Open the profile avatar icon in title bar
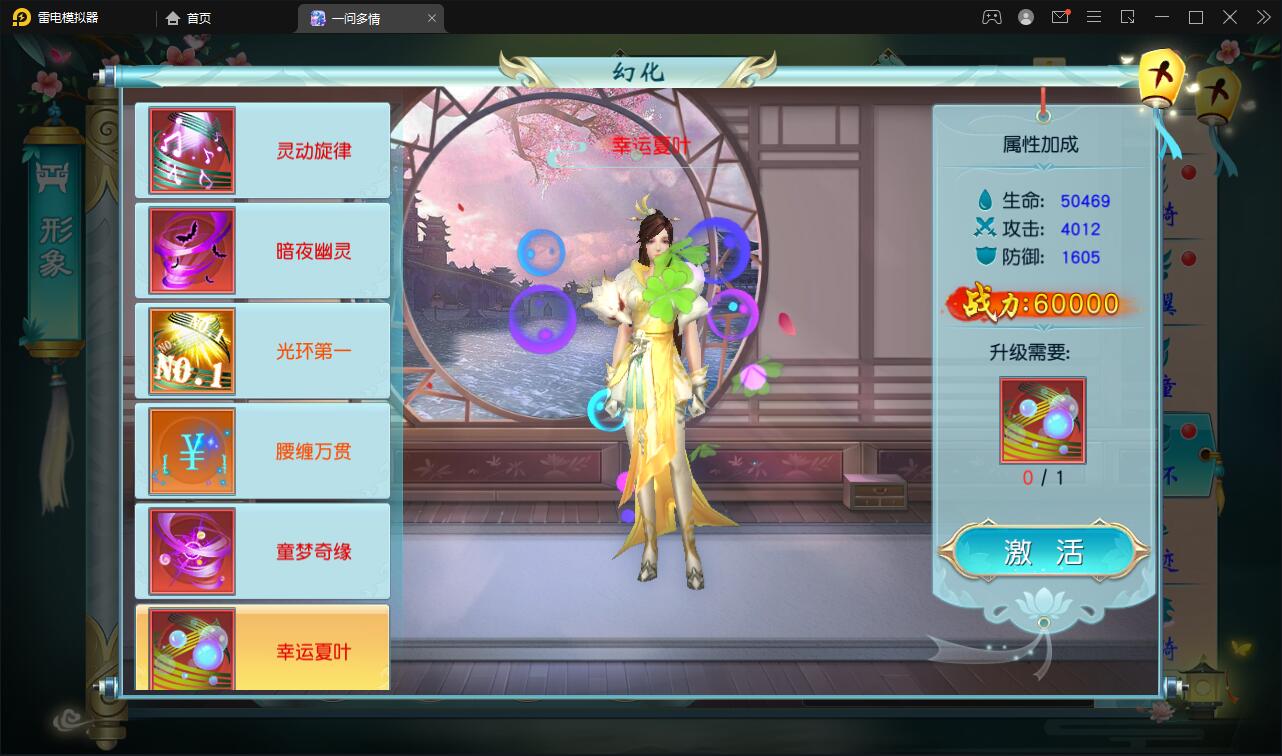This screenshot has height=756, width=1282. [1024, 17]
